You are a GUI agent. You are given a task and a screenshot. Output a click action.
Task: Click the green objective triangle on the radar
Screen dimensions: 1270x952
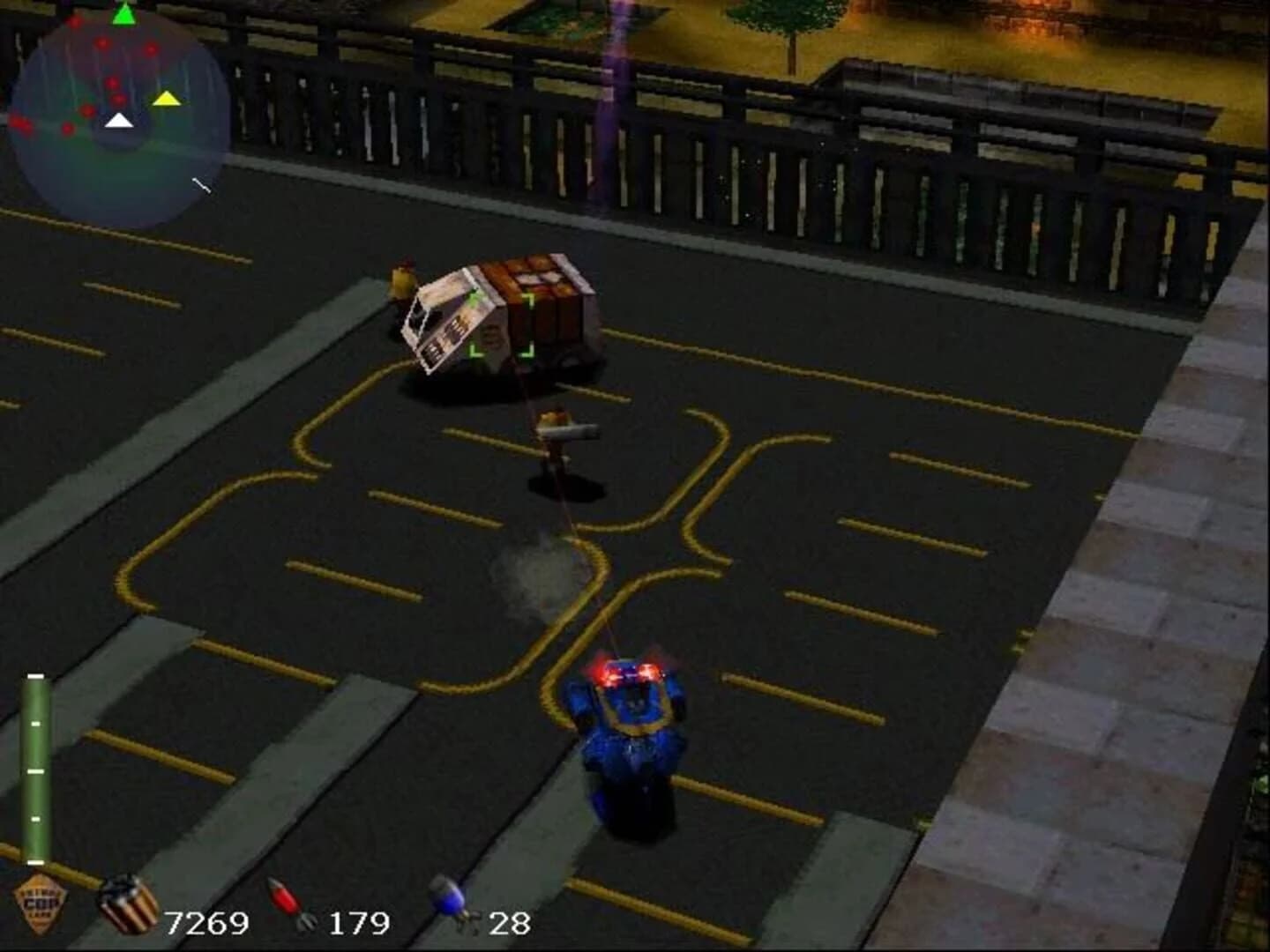(x=123, y=15)
